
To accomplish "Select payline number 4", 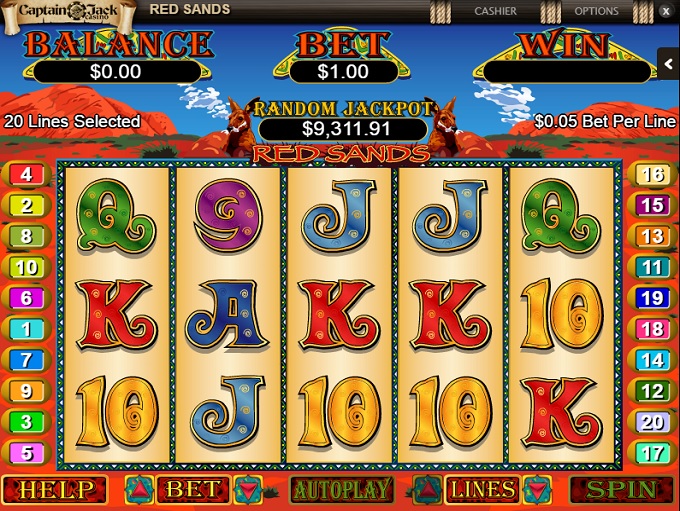I will coord(26,175).
